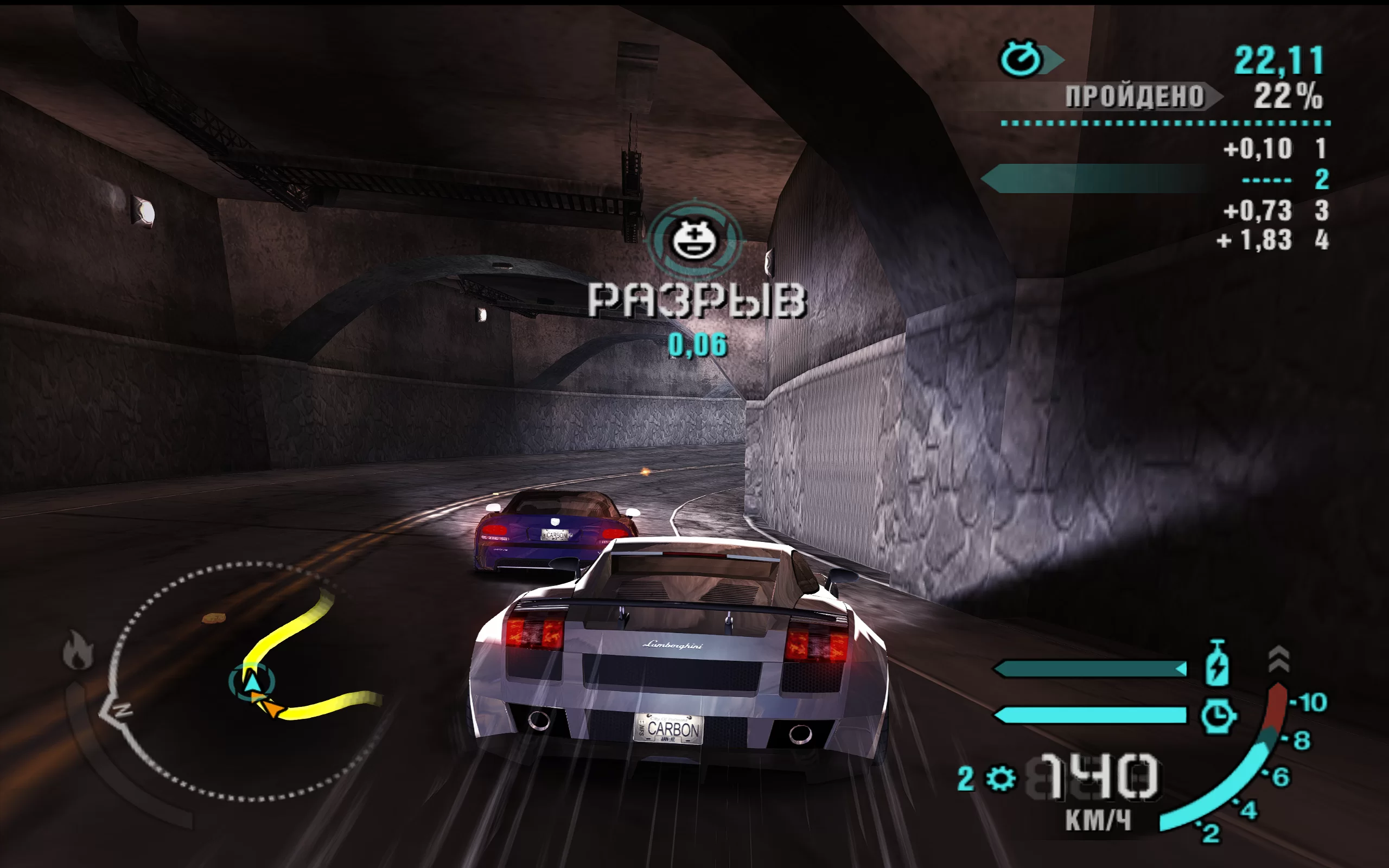Viewport: 1389px width, 868px height.
Task: Select the highlighted second place row
Action: click(1154, 179)
